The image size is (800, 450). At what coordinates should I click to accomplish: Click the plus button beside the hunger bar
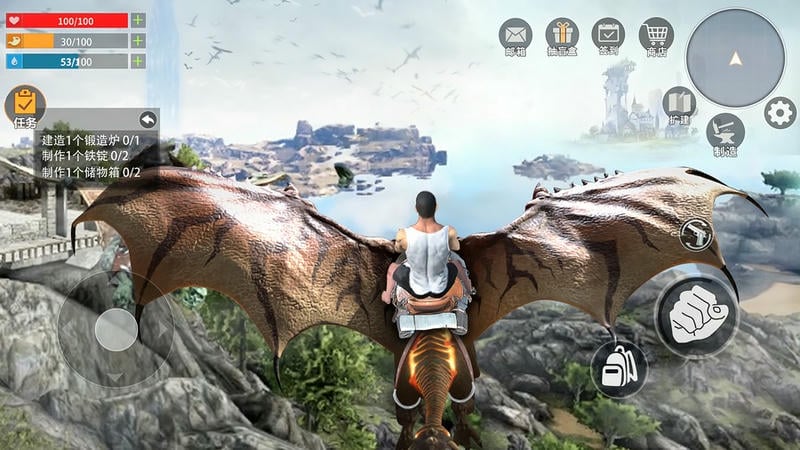click(x=138, y=41)
